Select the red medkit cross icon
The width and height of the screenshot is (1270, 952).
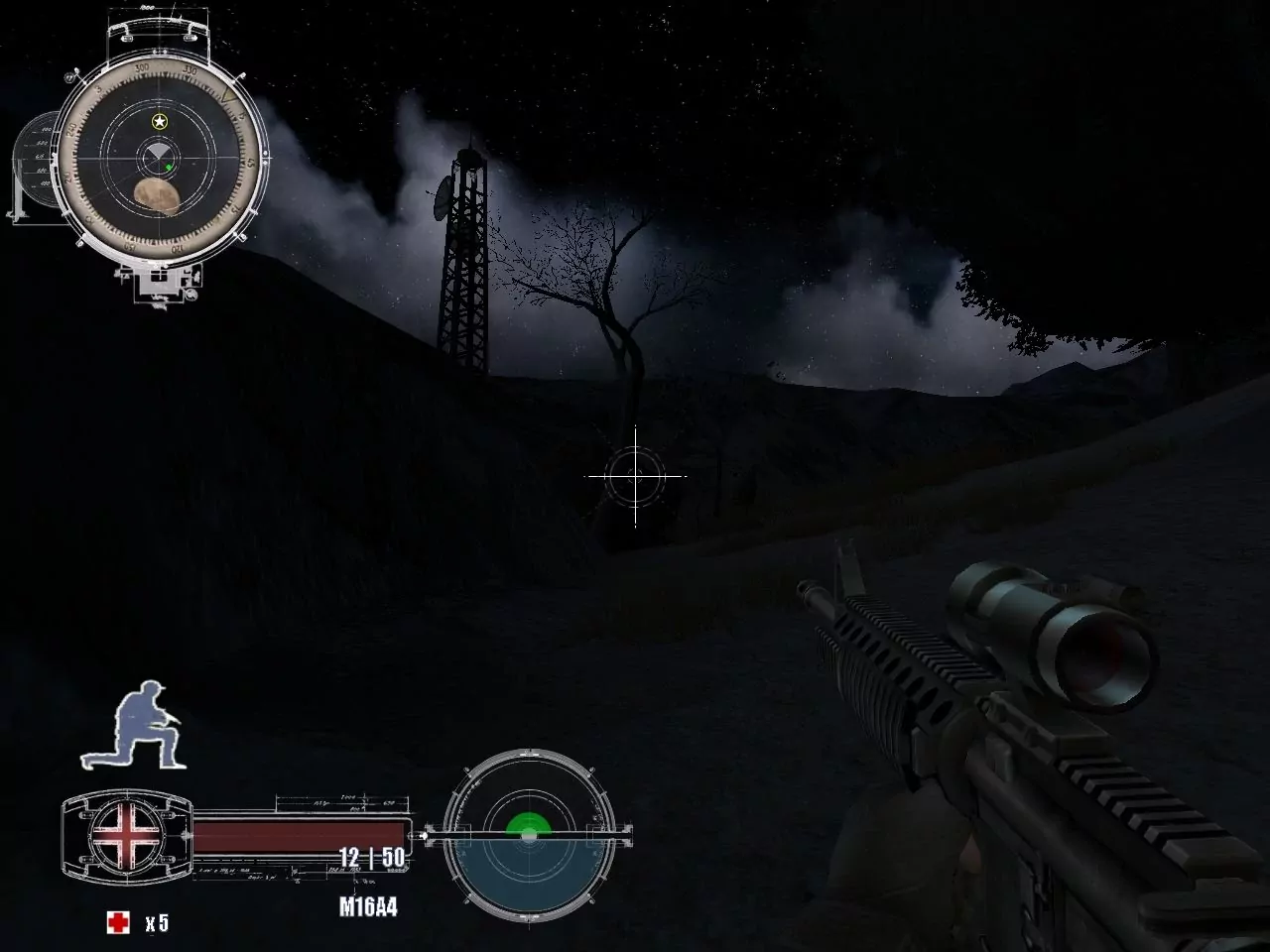coord(118,921)
